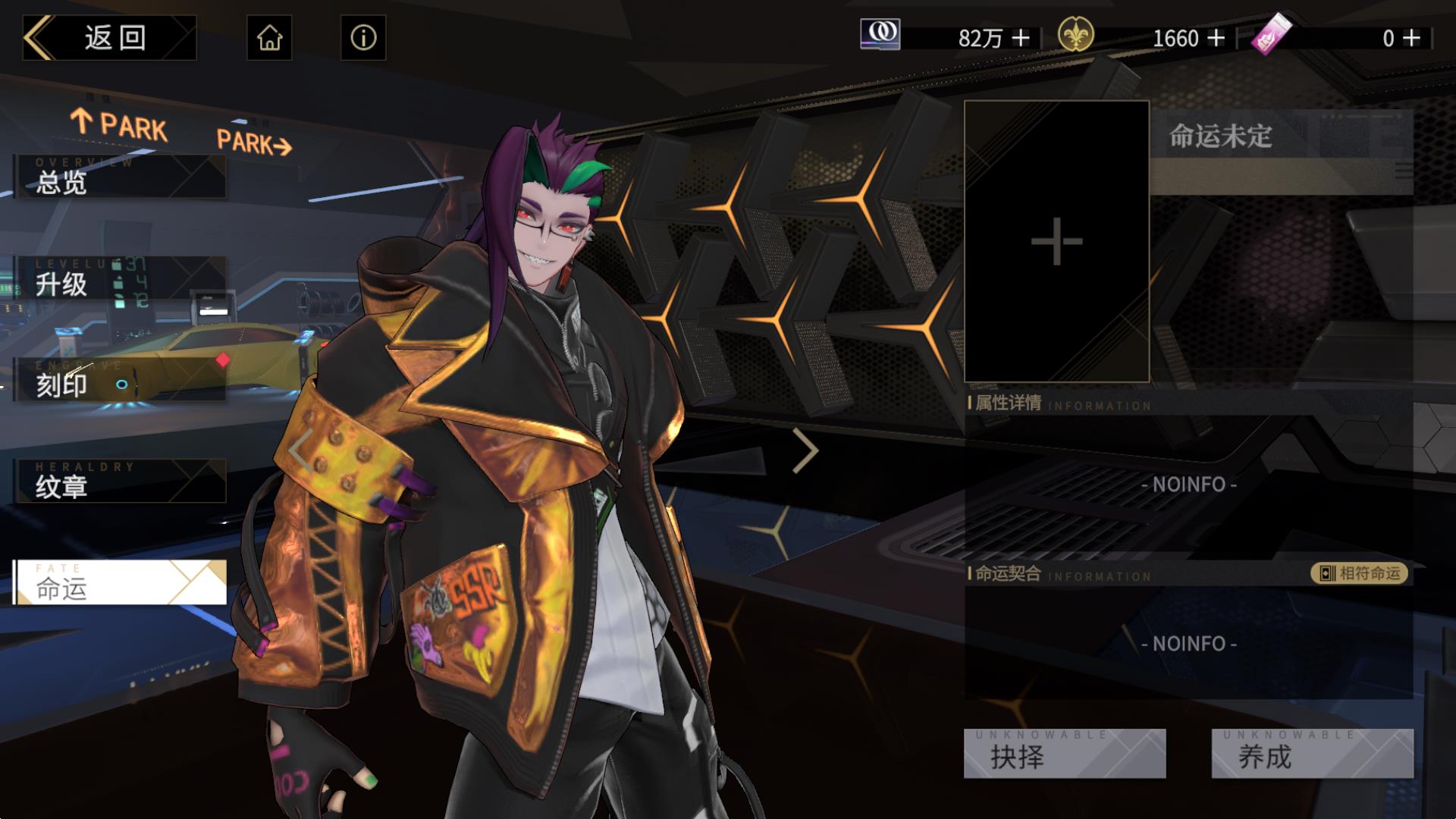Image resolution: width=1456 pixels, height=819 pixels.
Task: Go back with the 返回 button
Action: click(x=110, y=38)
